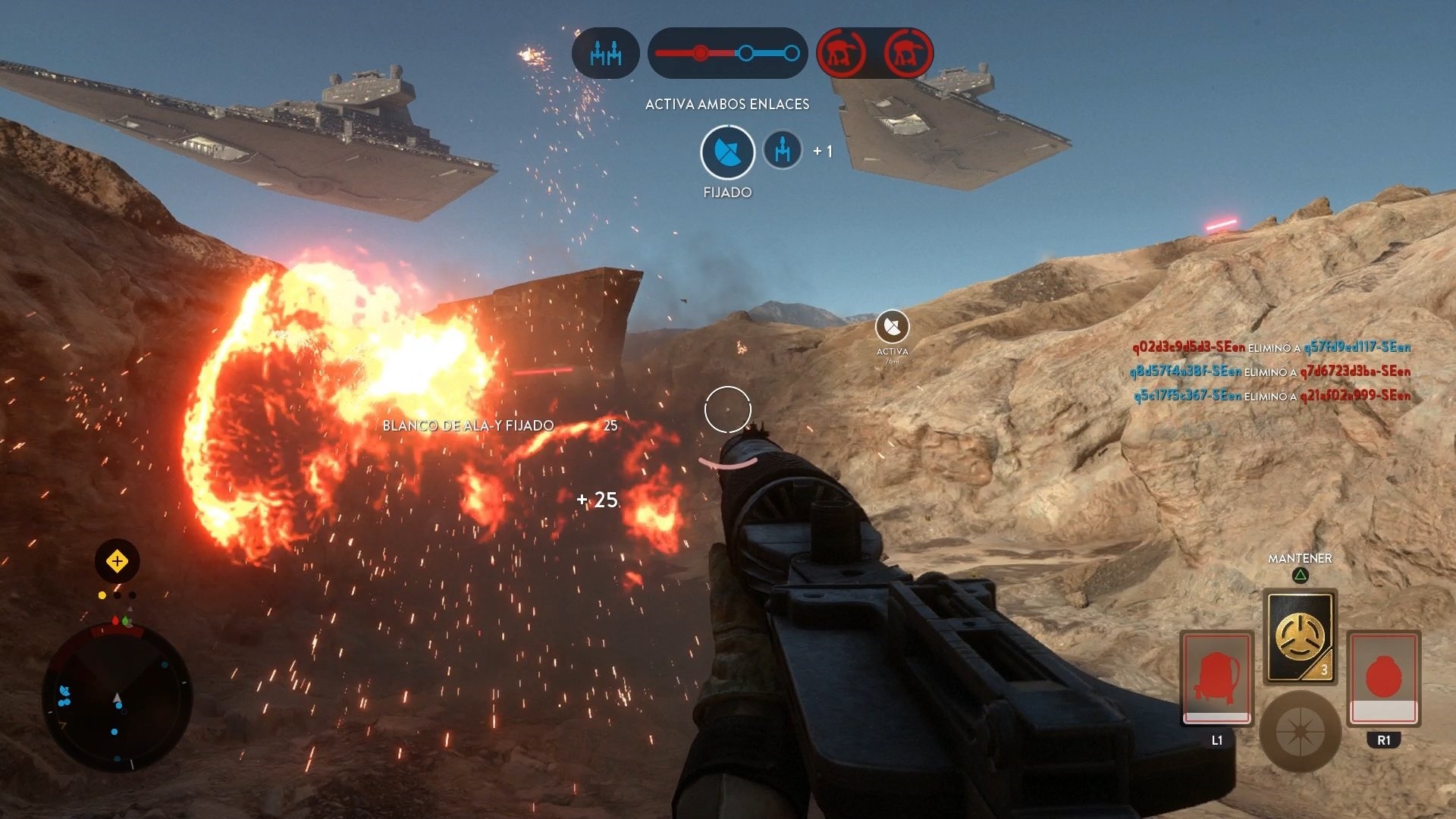Click the BLANCO DE ALA-Y FIJADO message
Screen dimensions: 1456x819
point(469,425)
